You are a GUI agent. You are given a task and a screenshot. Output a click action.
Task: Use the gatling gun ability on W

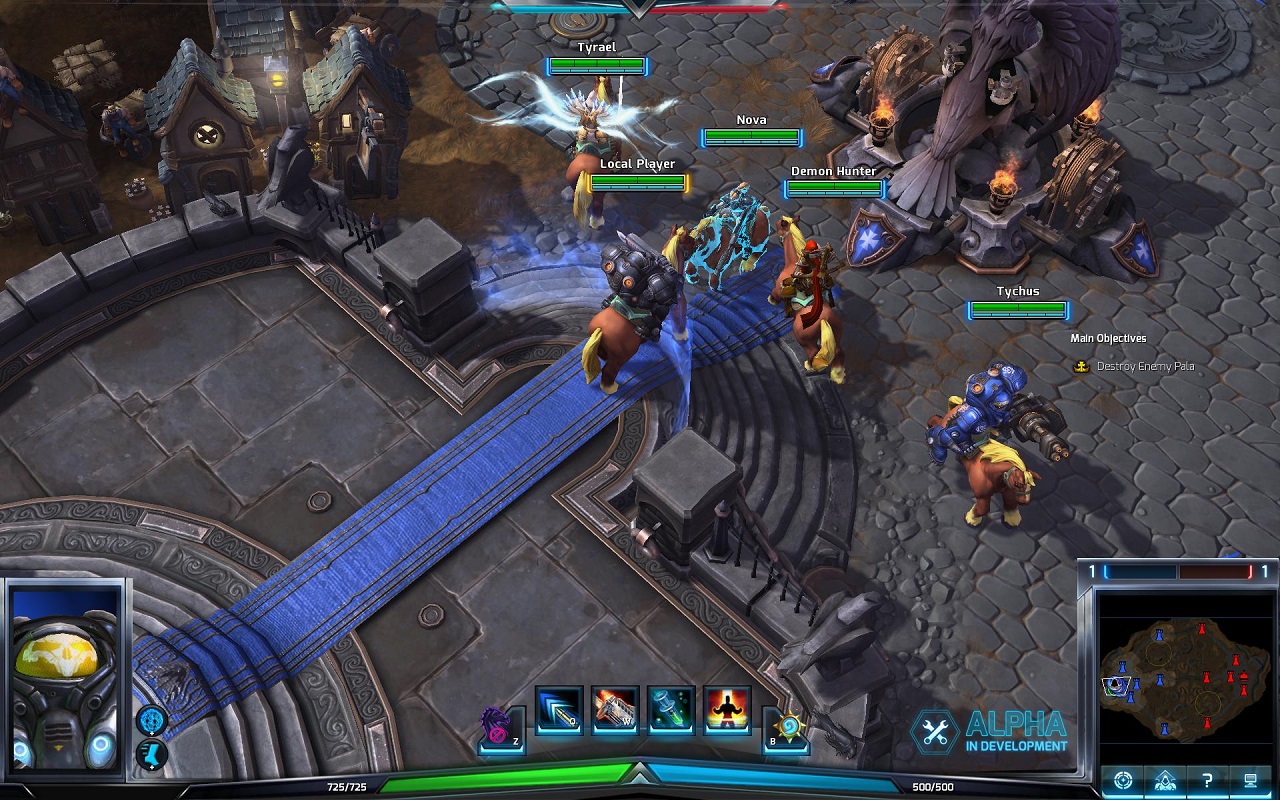coord(615,710)
